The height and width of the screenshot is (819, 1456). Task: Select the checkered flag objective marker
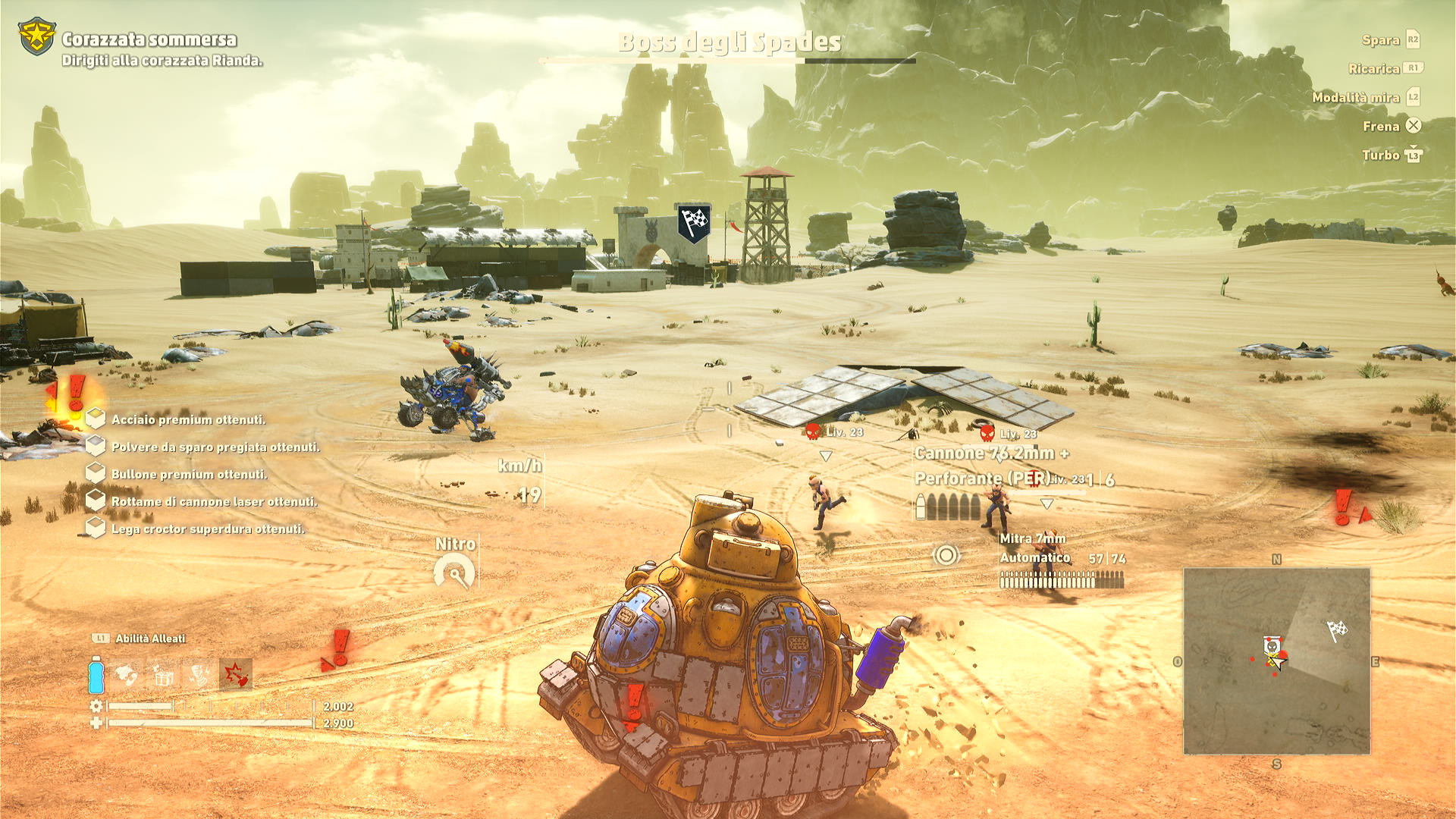(694, 223)
